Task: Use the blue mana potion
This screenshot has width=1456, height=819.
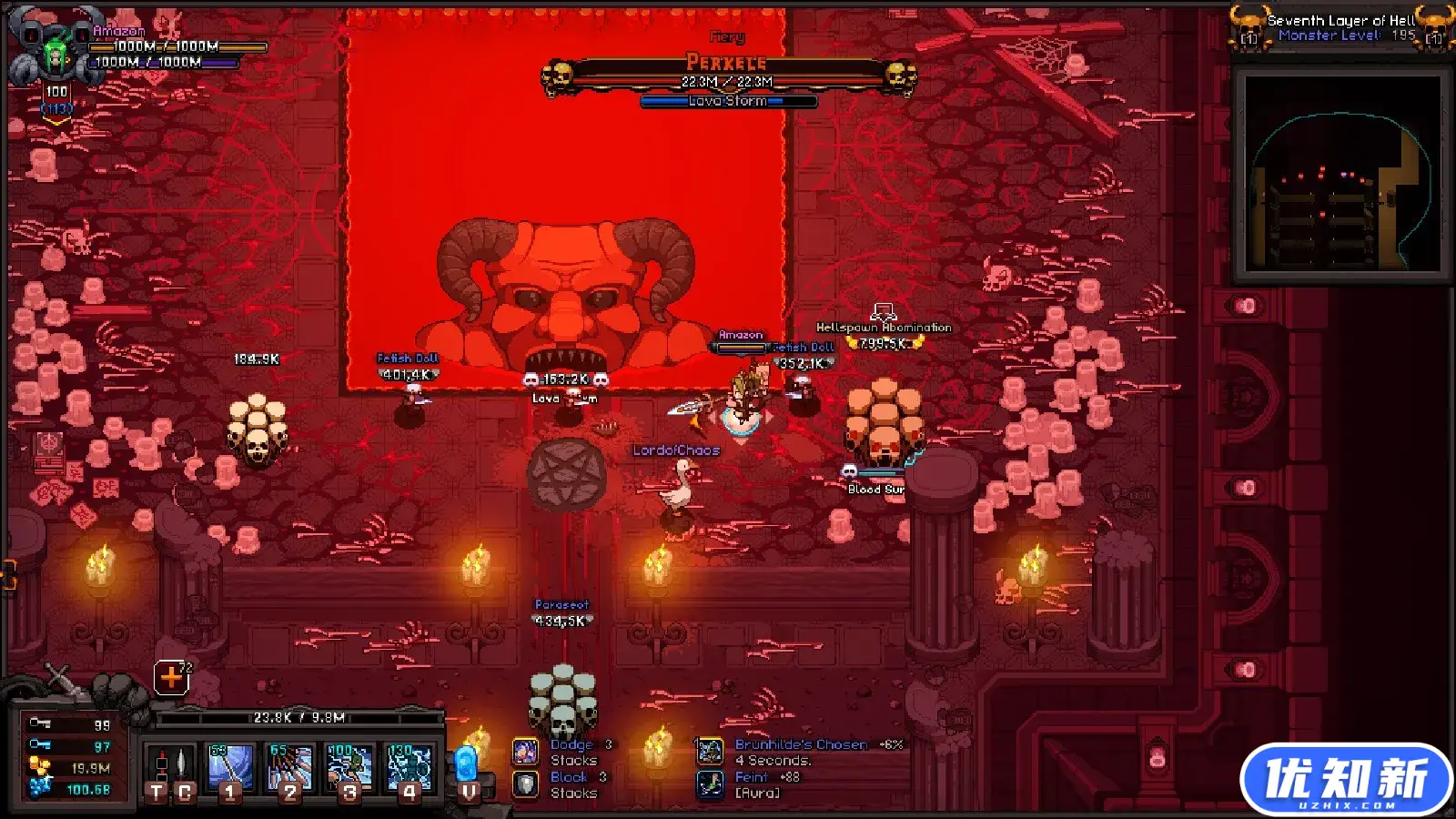Action: pos(467,770)
